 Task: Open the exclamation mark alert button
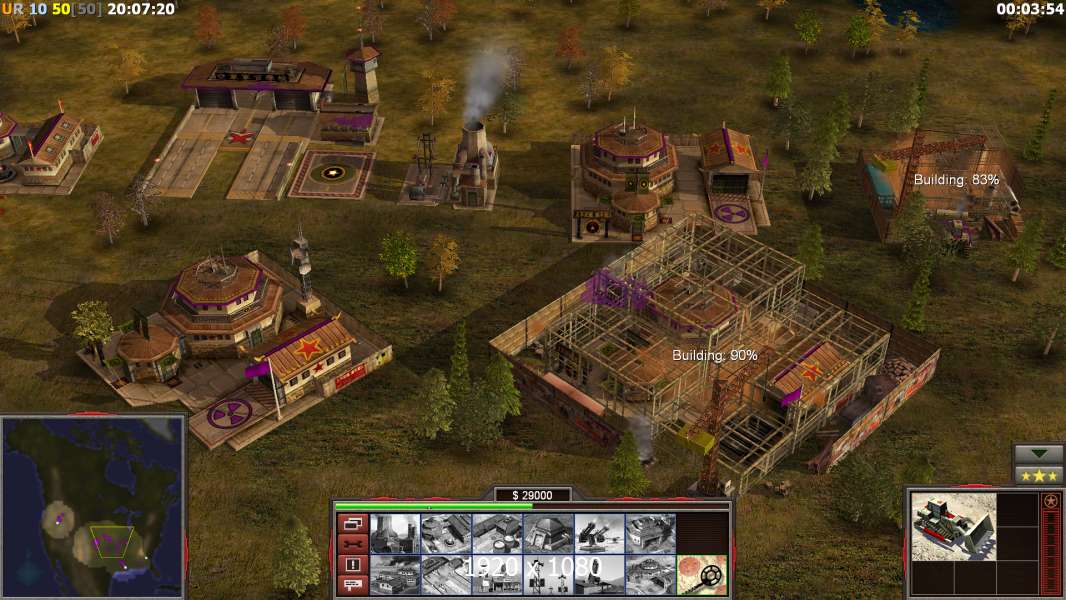tap(352, 564)
